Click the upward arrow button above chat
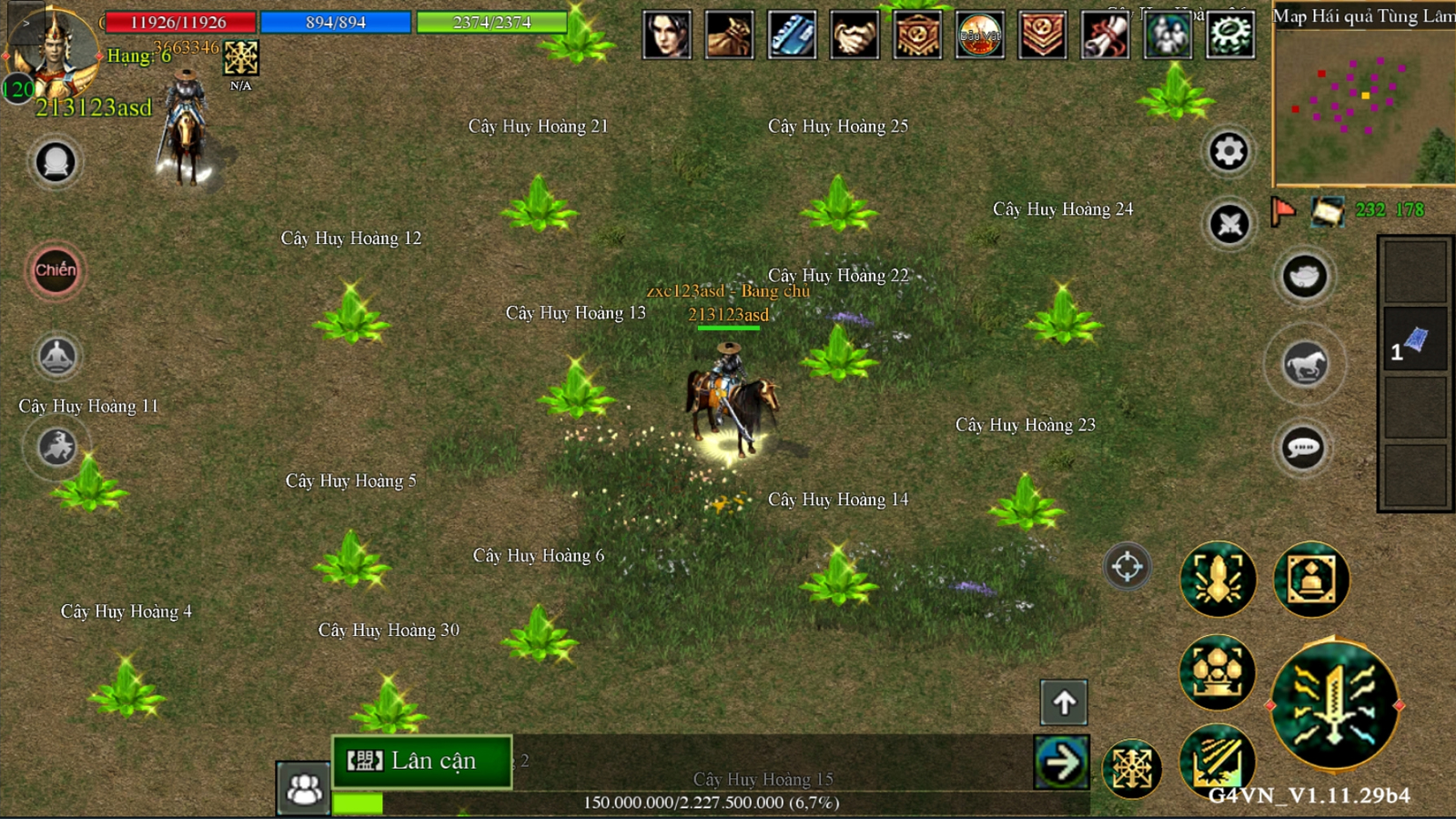This screenshot has width=1456, height=819. (x=1064, y=702)
